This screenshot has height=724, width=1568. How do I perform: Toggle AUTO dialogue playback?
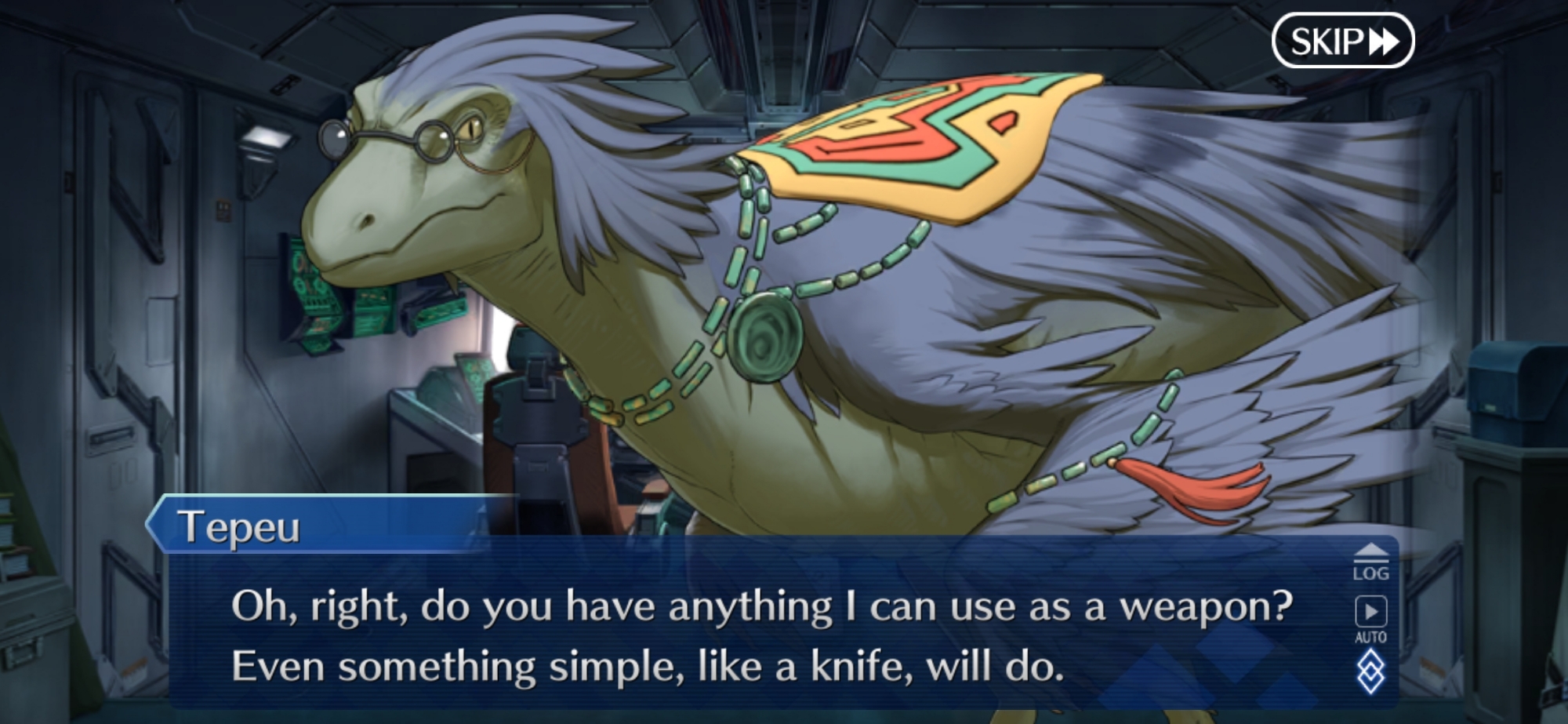1370,620
